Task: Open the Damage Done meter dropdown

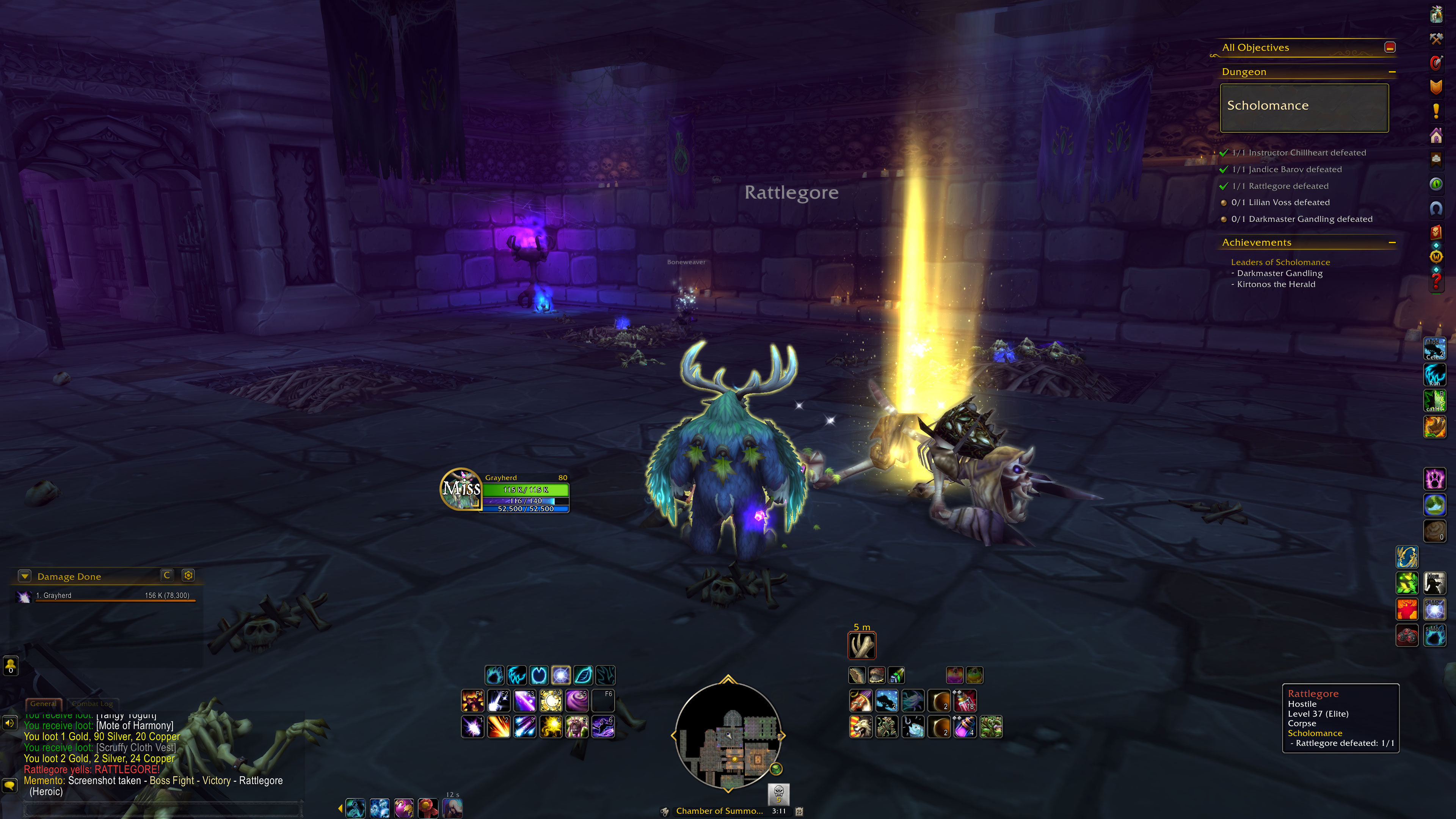Action: point(25,576)
